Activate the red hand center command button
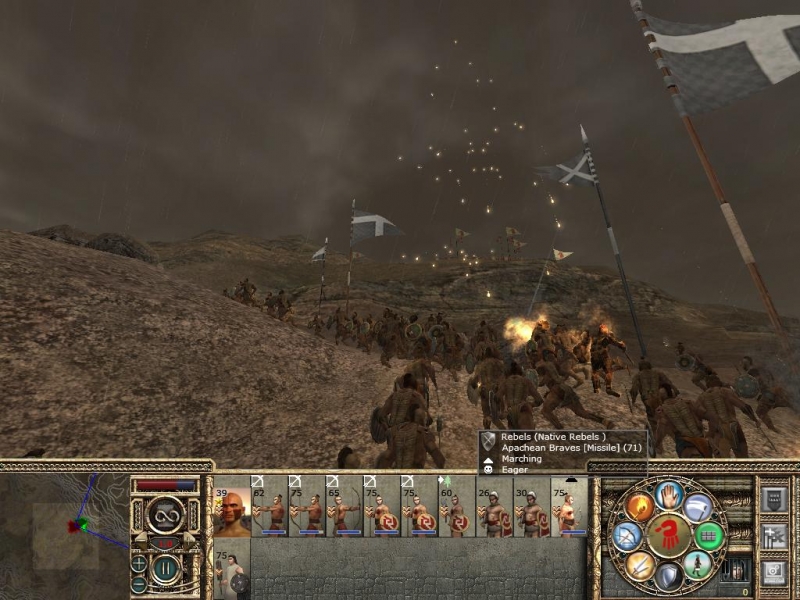800x600 pixels. 669,536
